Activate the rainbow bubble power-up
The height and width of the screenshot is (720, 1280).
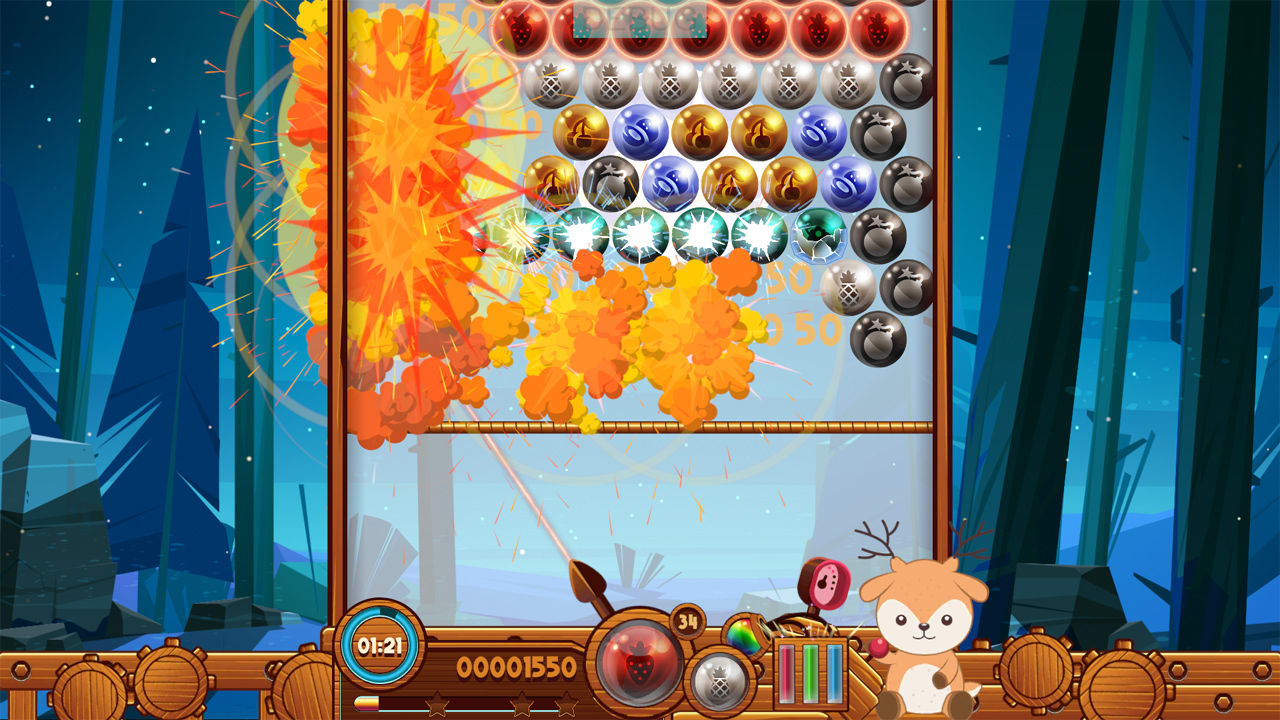(743, 633)
